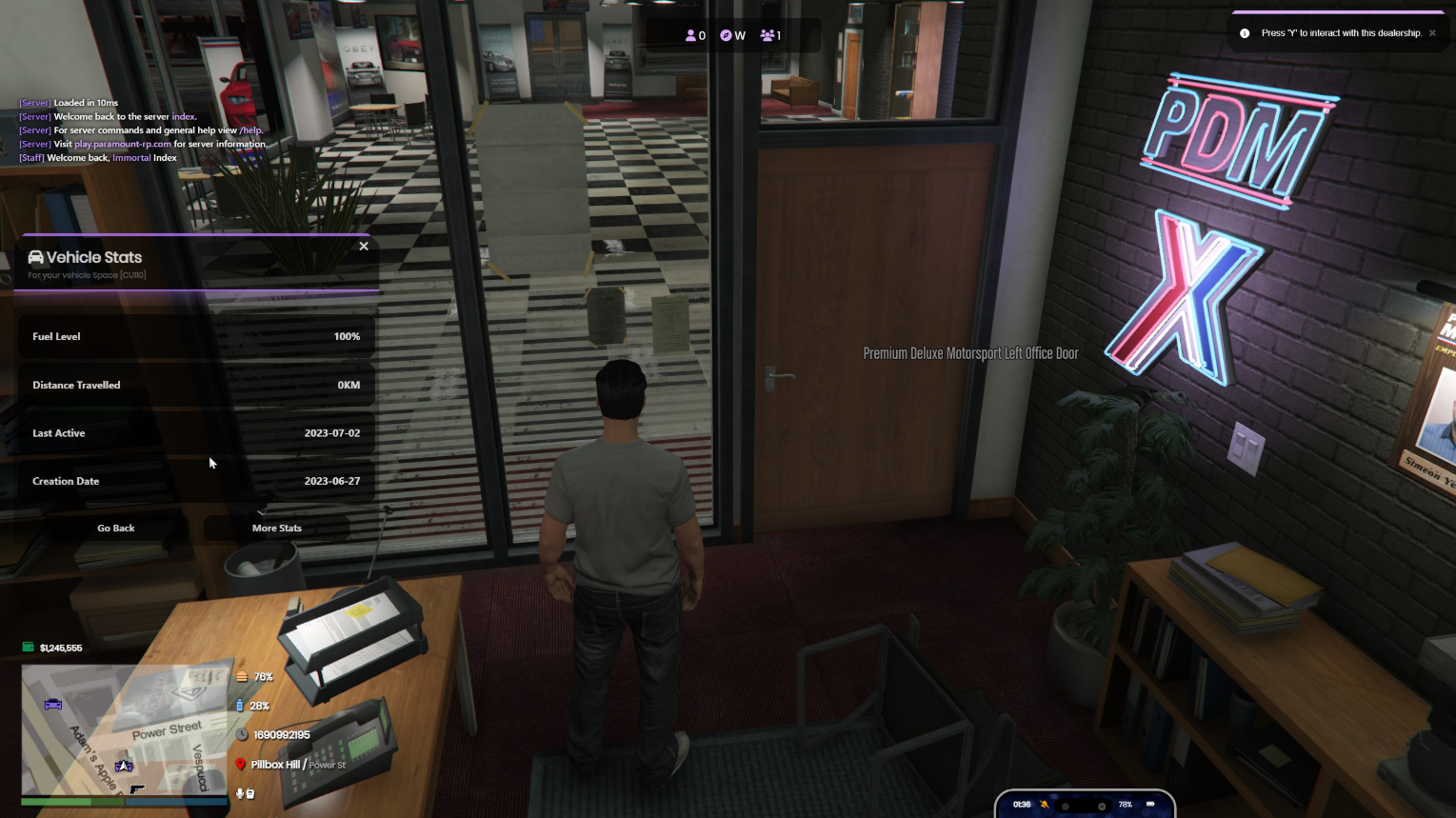1456x818 pixels.
Task: Open the play.paramount-rp.com link in chat
Action: tap(123, 145)
